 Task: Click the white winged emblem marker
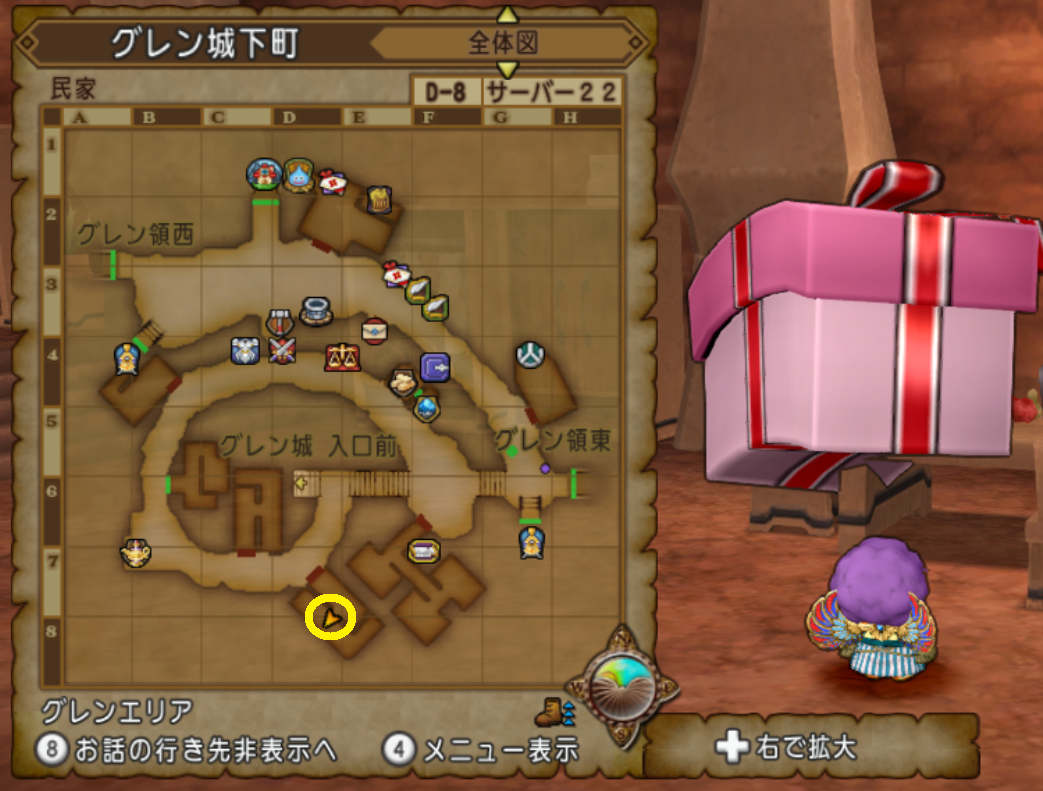point(246,349)
